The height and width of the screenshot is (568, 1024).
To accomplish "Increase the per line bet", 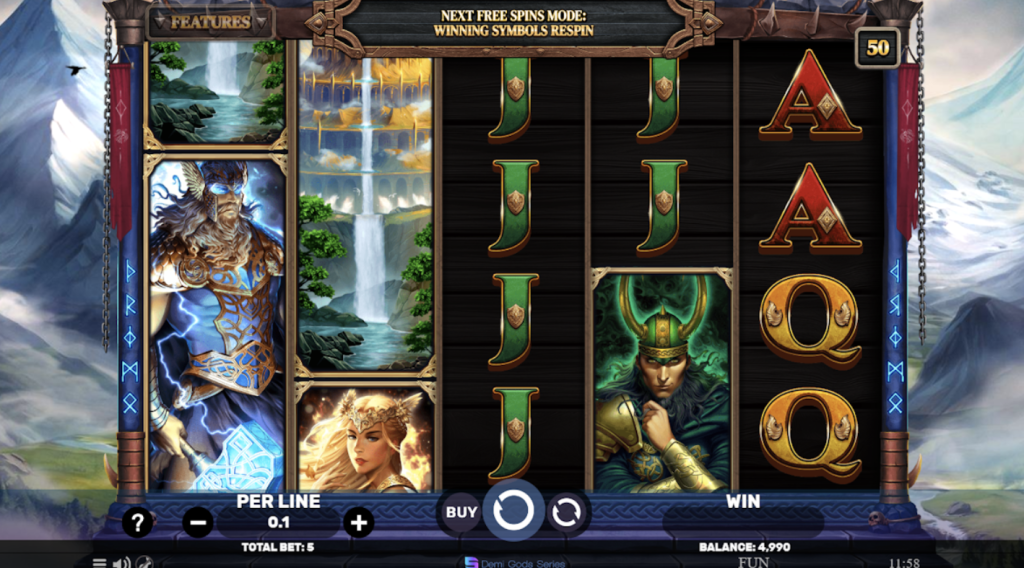I will (358, 521).
